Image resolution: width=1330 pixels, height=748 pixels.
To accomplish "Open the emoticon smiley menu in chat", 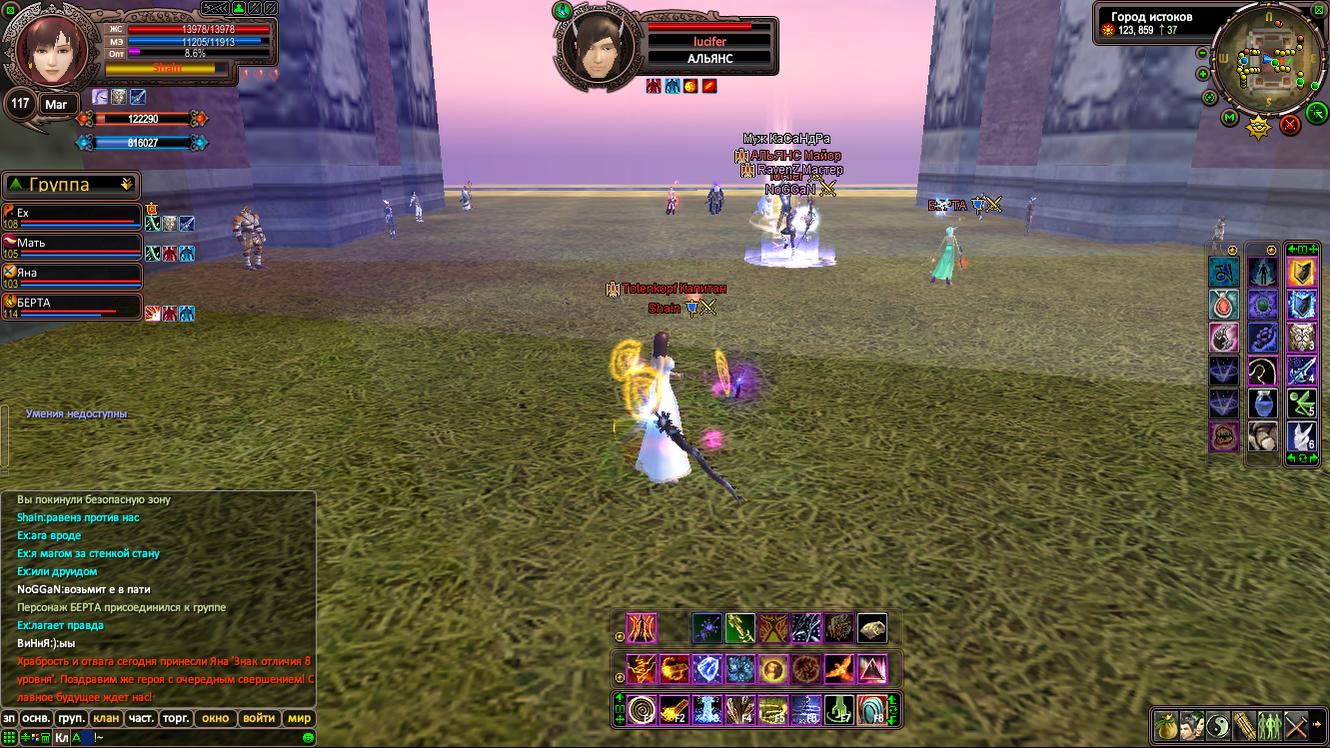I will coord(309,738).
